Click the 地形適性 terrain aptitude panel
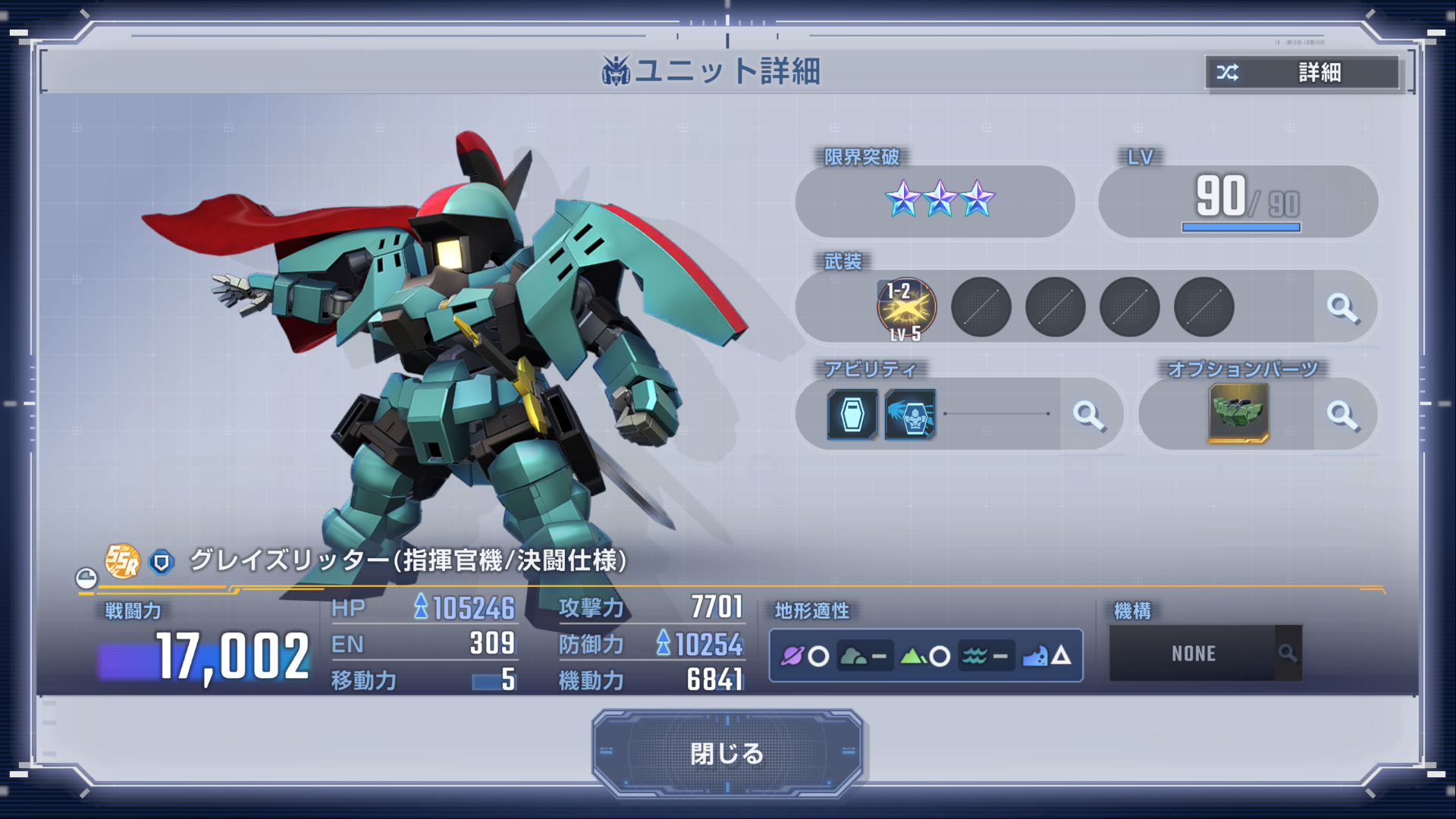This screenshot has height=819, width=1456. 925,655
